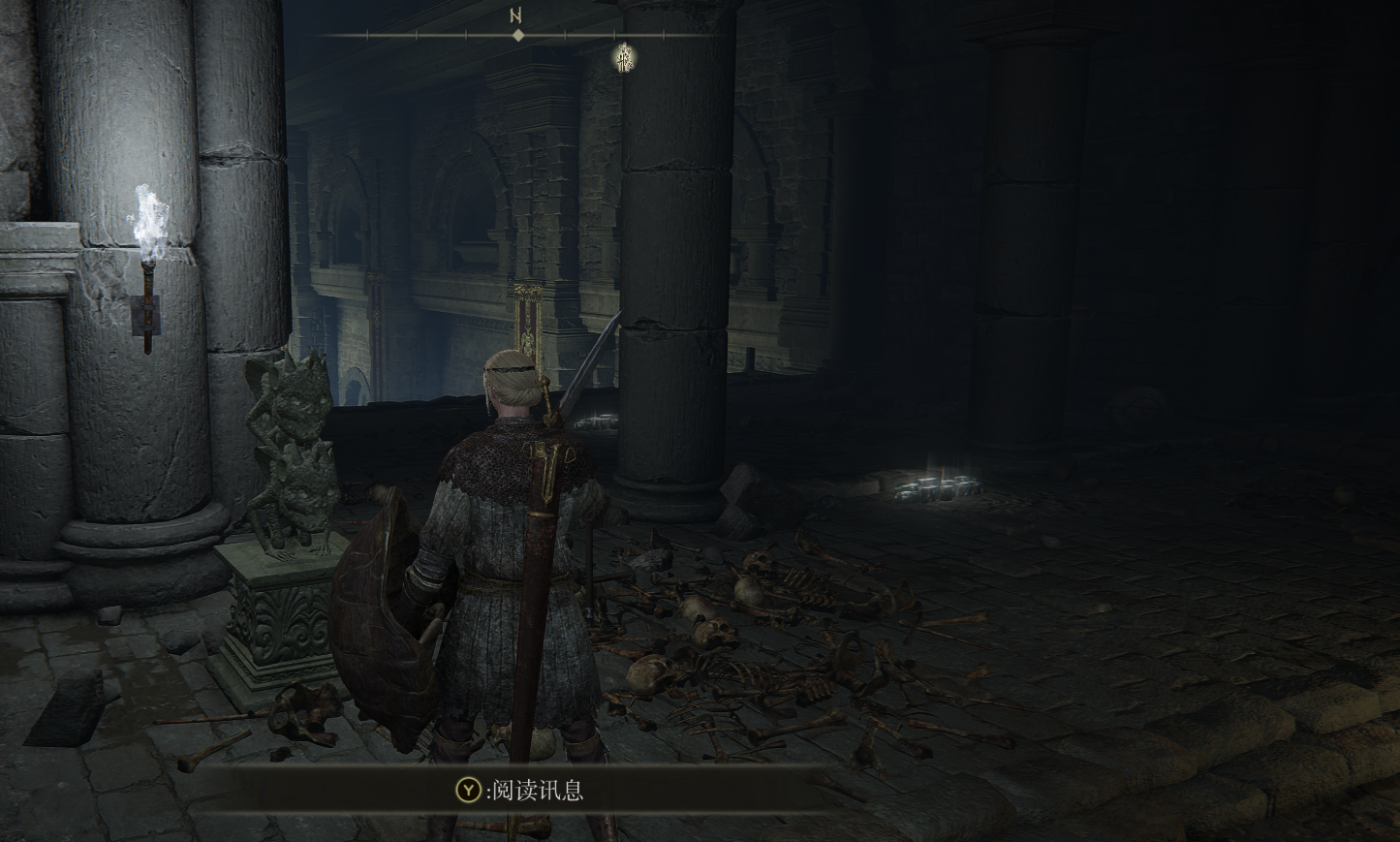Click the glowing marker icon on the compass

623,59
